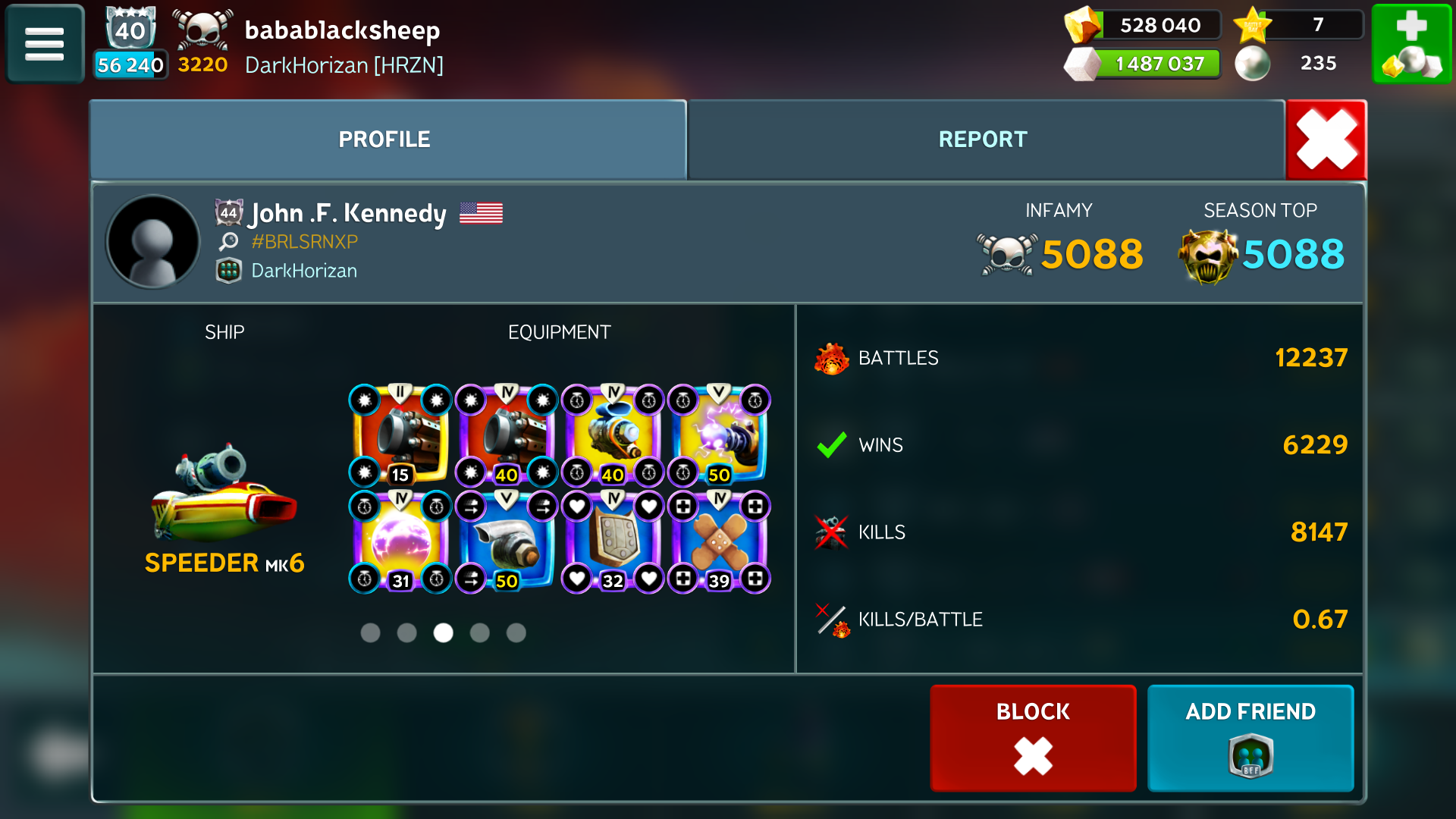Select the level 39 bandage item
Viewport: 1456px width, 819px height.
(719, 542)
